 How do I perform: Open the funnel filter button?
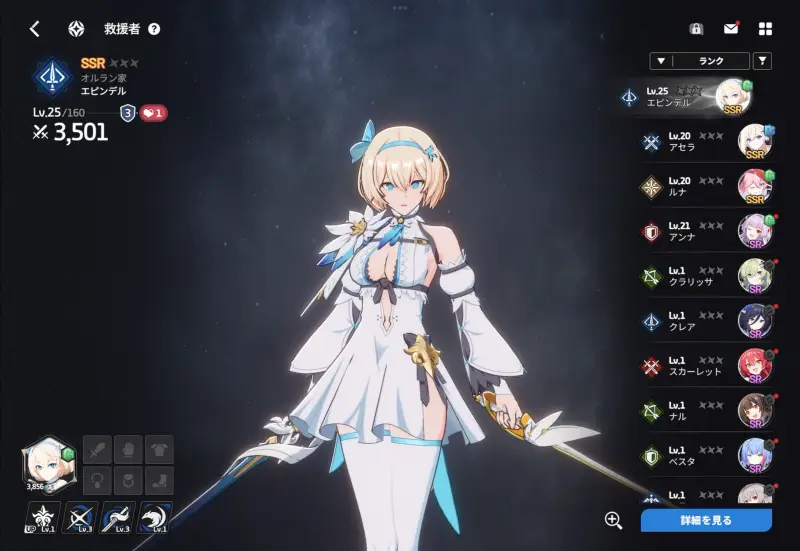coord(762,61)
